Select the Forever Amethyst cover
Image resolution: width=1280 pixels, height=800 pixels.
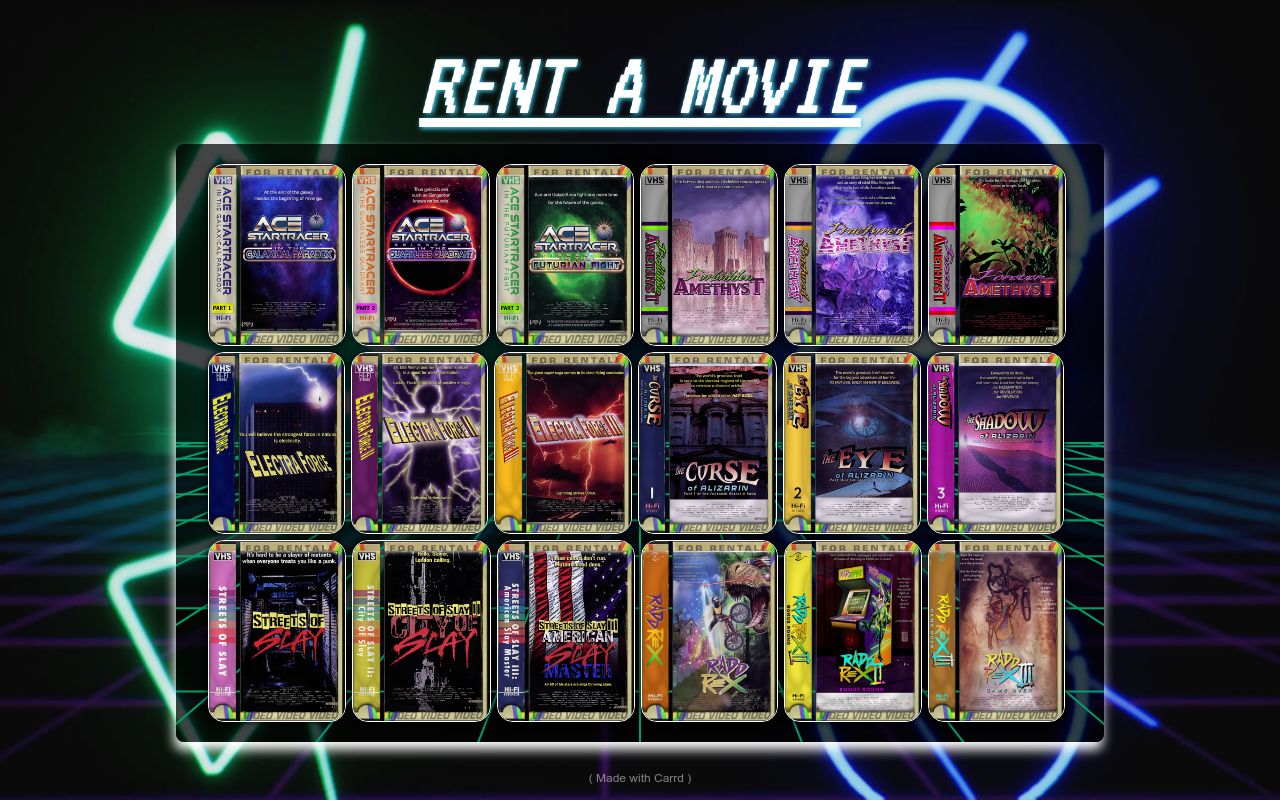996,250
